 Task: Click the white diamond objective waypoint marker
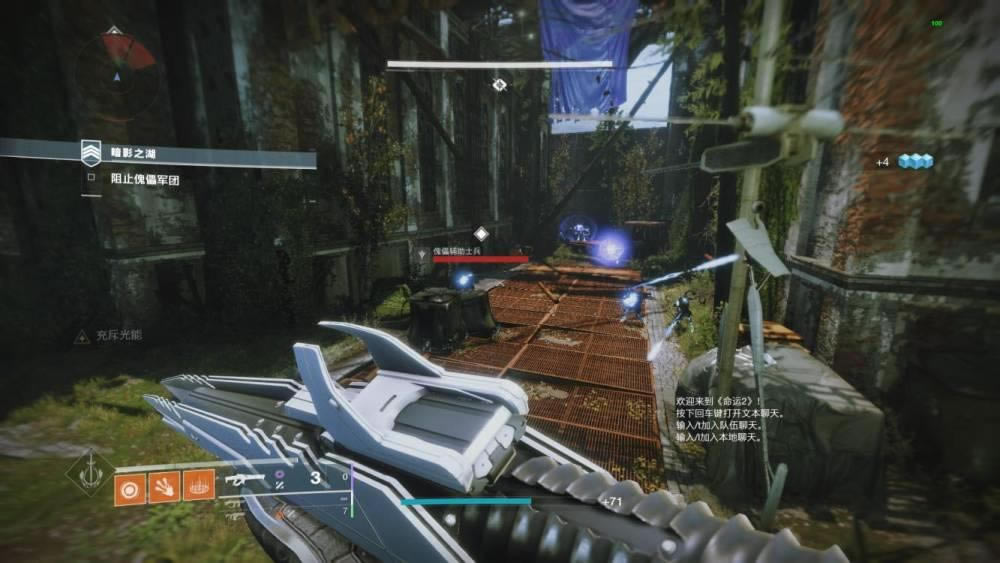point(499,85)
